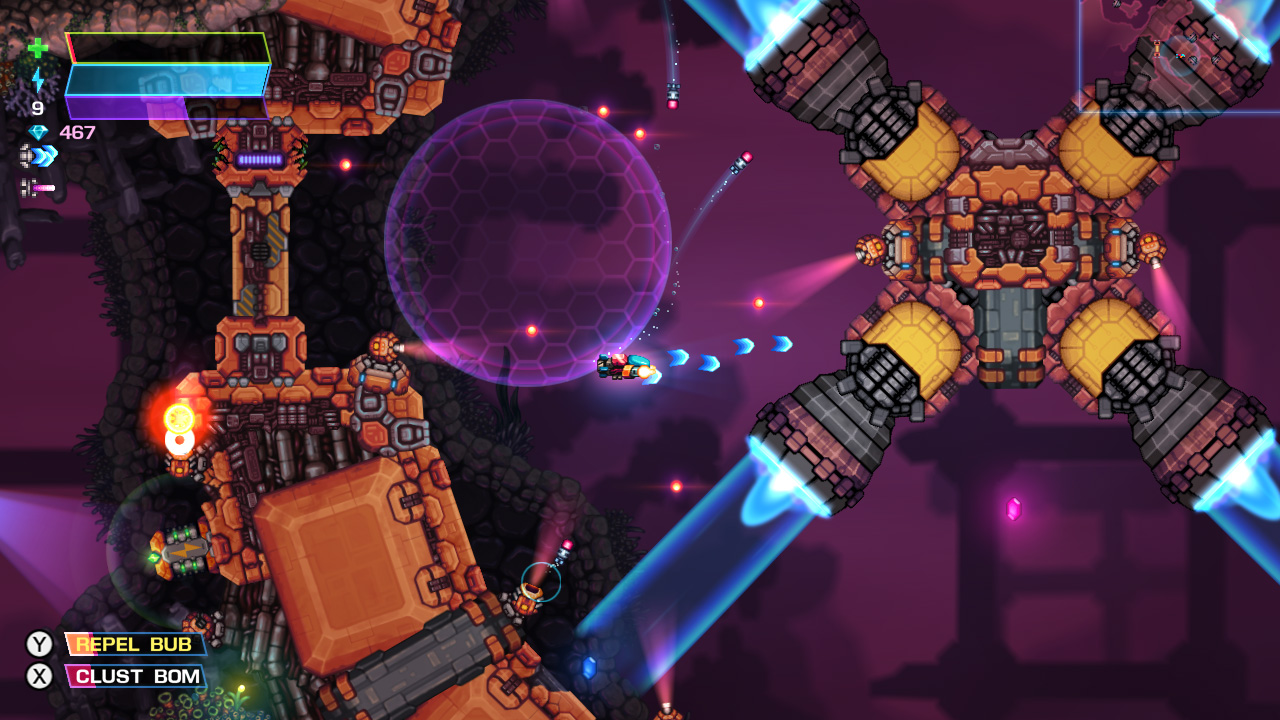Click the blue lightning energy icon
1280x720 pixels.
[38, 78]
